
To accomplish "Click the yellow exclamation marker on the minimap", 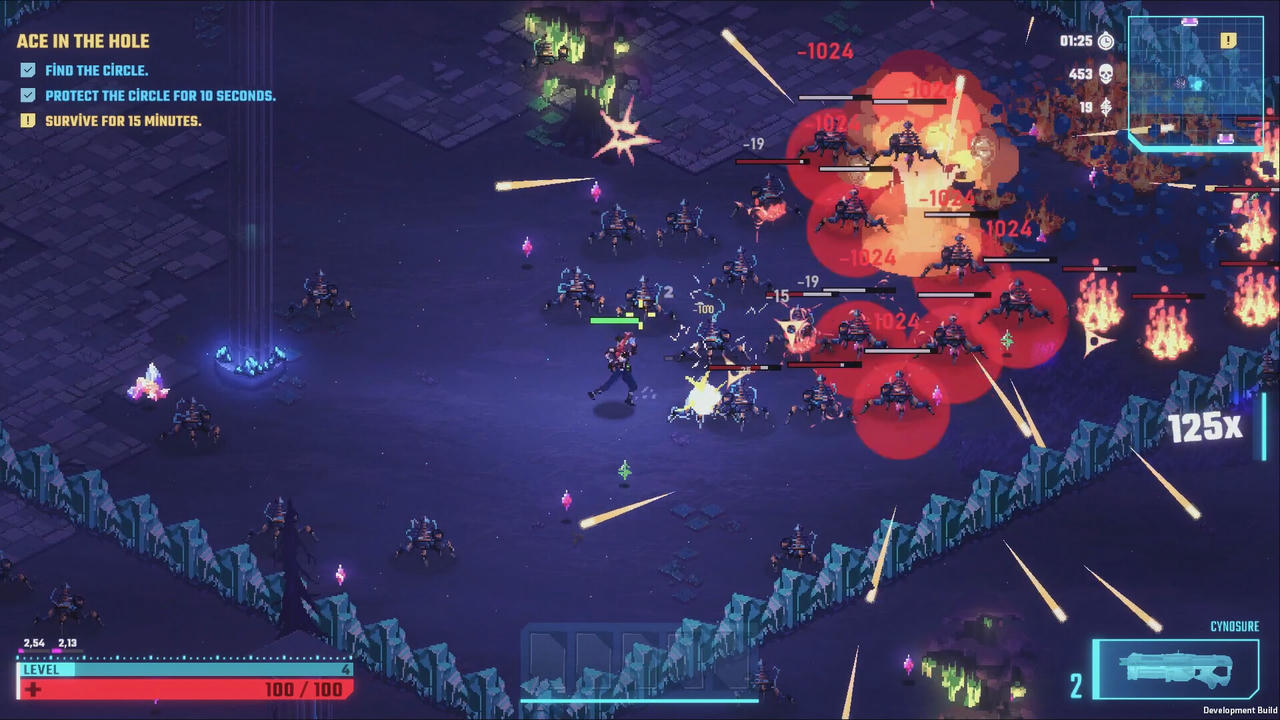I will [1228, 41].
